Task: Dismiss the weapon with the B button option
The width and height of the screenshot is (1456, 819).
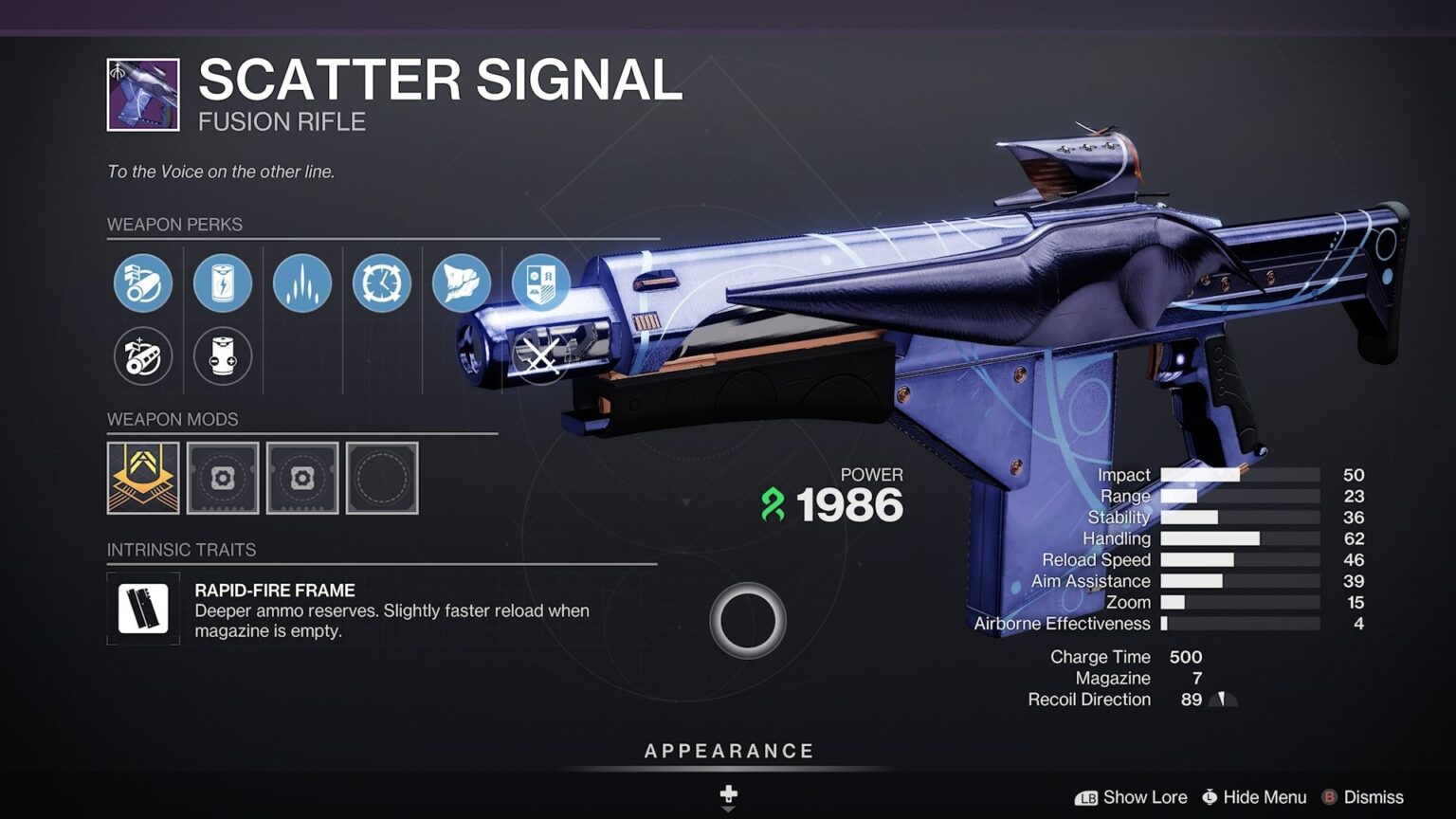Action: [x=1374, y=797]
